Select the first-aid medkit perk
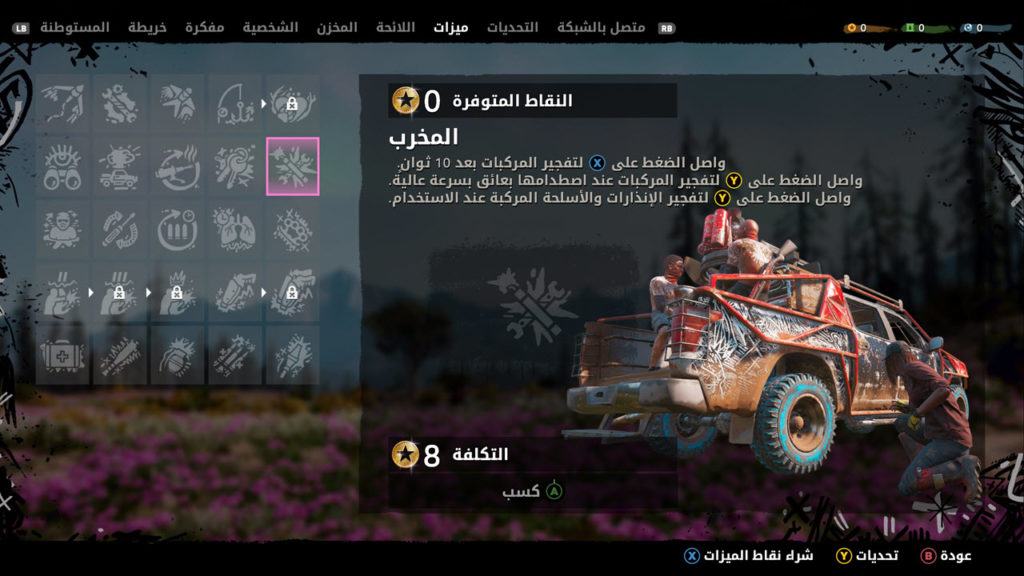 coord(62,356)
